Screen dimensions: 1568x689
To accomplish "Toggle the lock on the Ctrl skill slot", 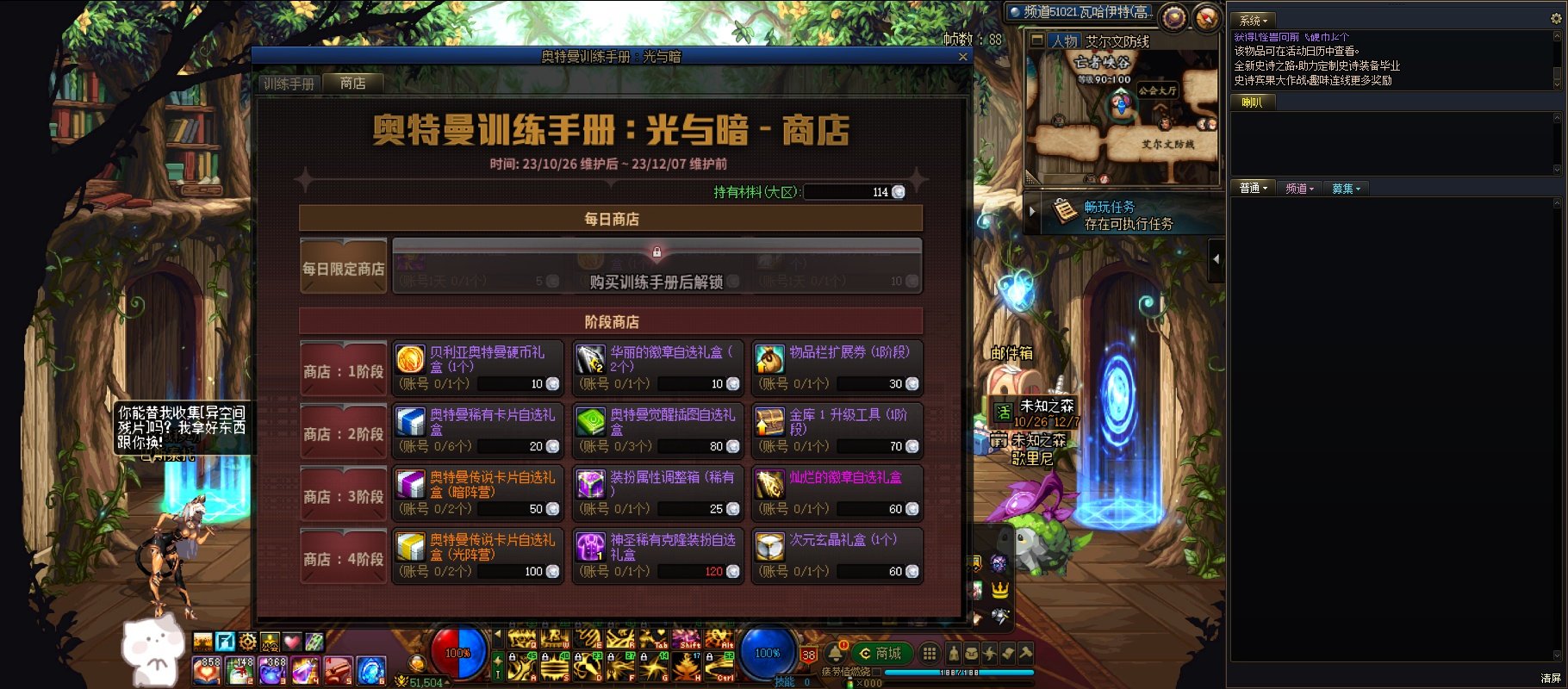I will (x=708, y=656).
